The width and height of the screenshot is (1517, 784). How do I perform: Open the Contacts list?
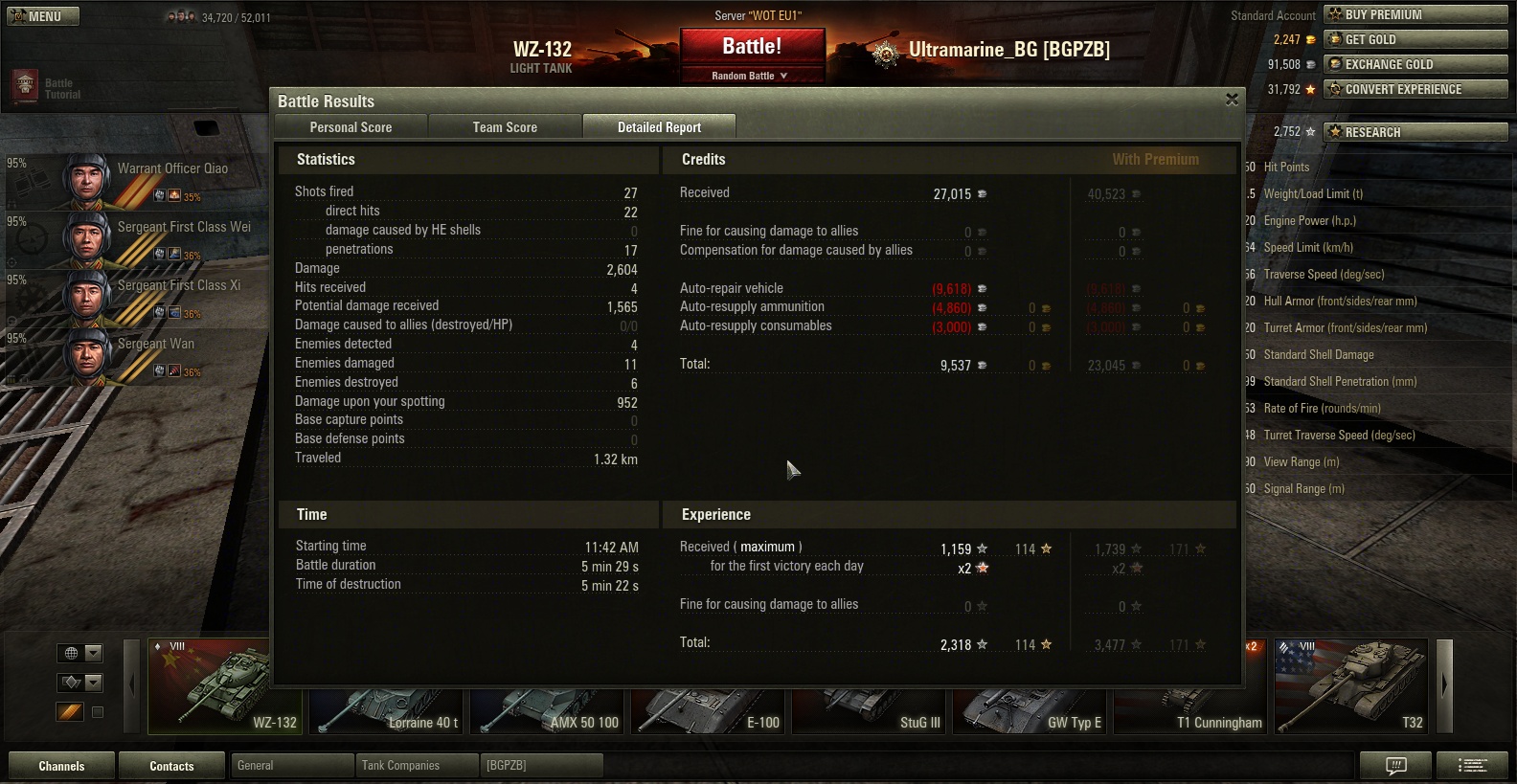[x=171, y=766]
